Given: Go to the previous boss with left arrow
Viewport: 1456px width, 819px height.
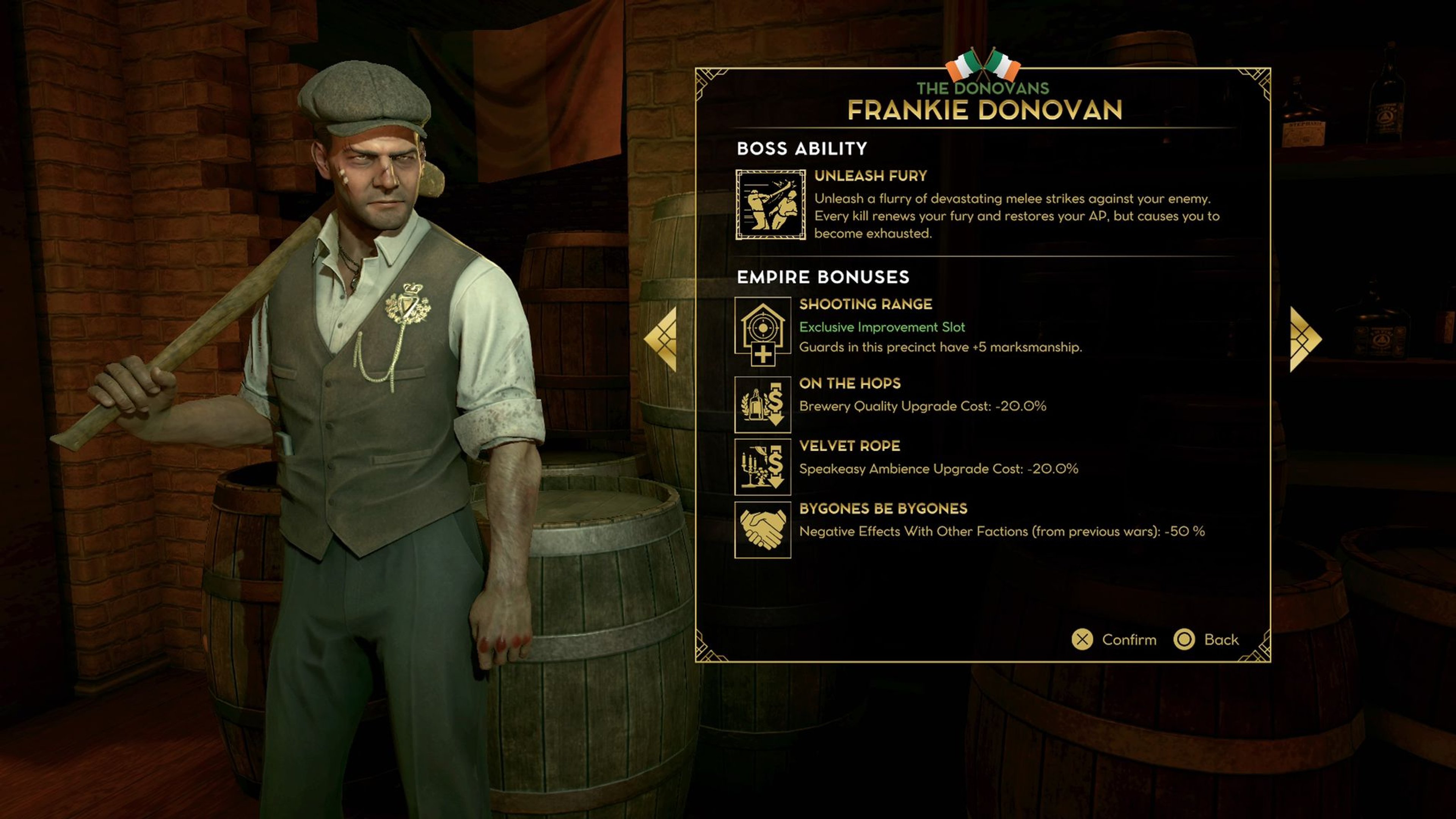Looking at the screenshot, I should pos(662,339).
